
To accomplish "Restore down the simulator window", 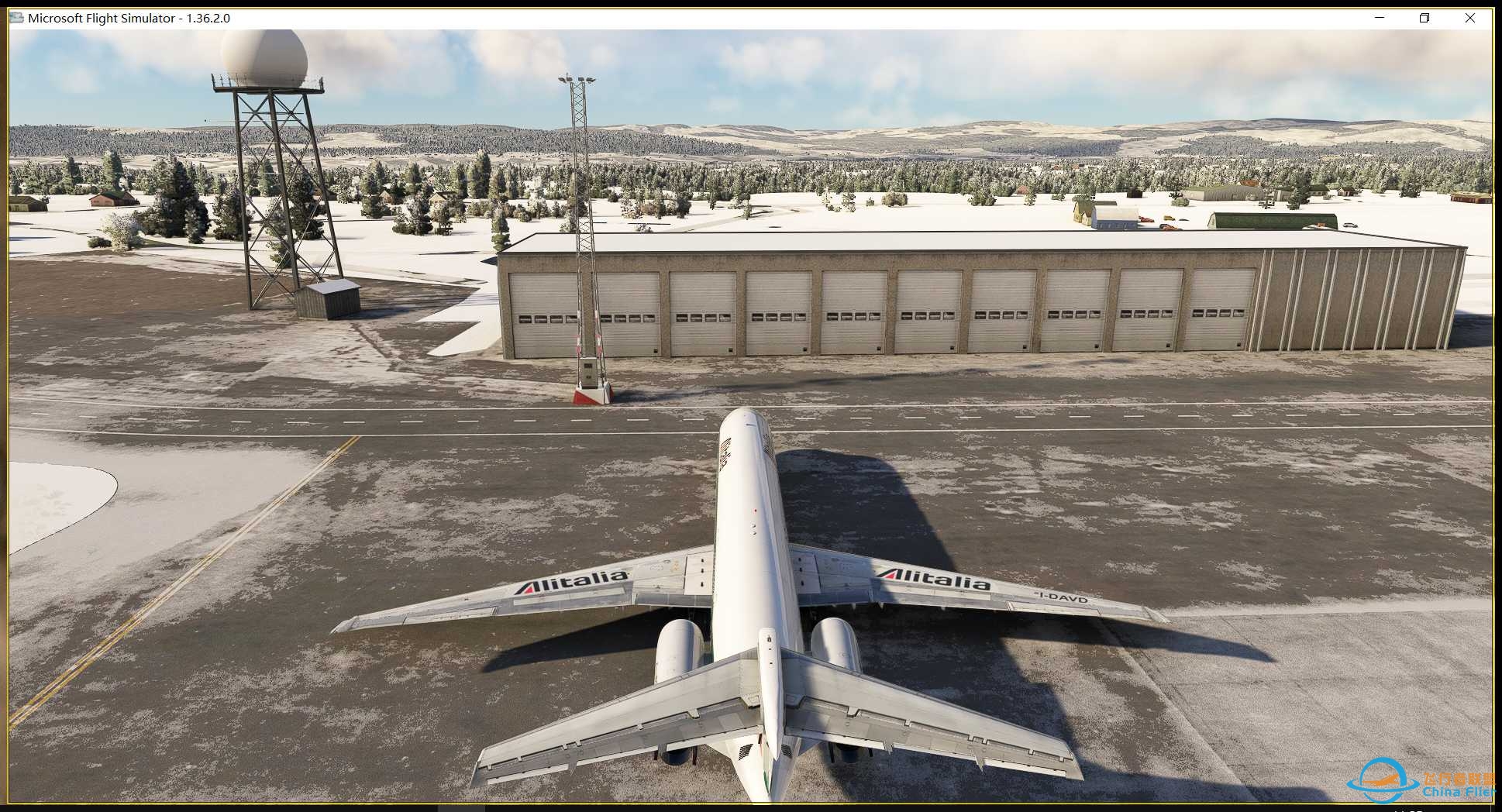I will click(1424, 17).
